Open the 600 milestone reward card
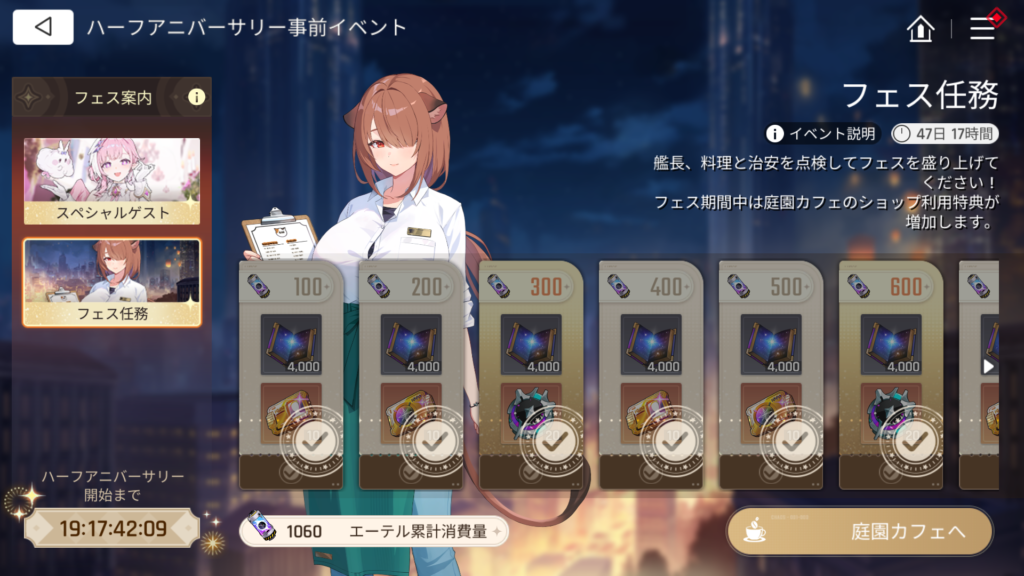The width and height of the screenshot is (1024, 576). pyautogui.click(x=891, y=375)
